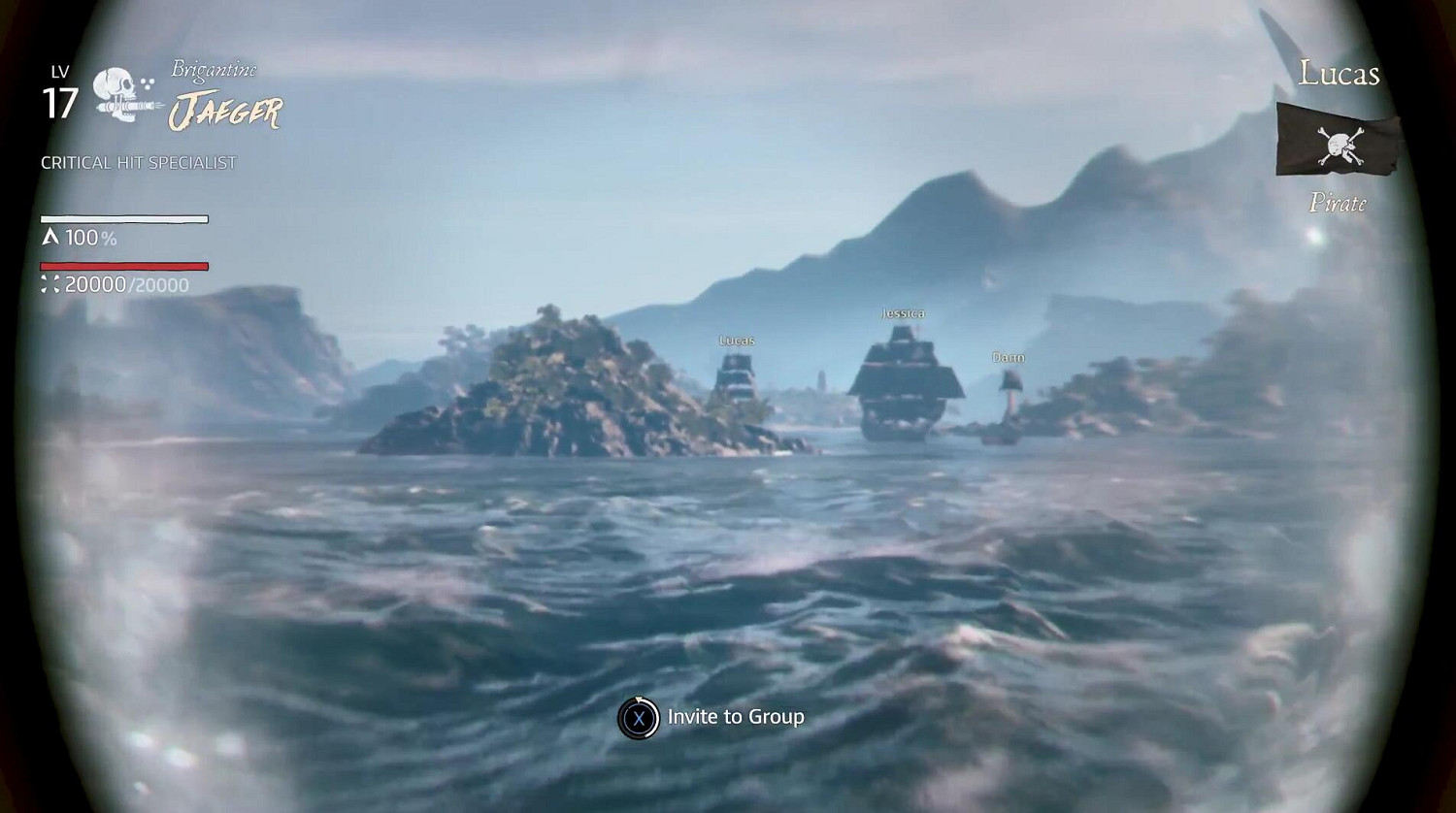Viewport: 1456px width, 813px height.
Task: Expand Jessica's ship information overhead
Action: [902, 312]
